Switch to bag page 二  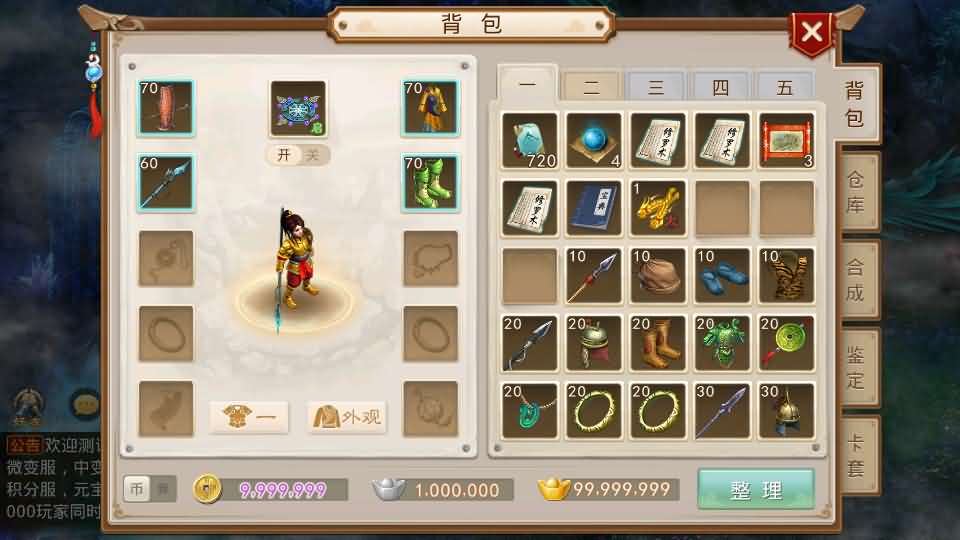tap(592, 88)
